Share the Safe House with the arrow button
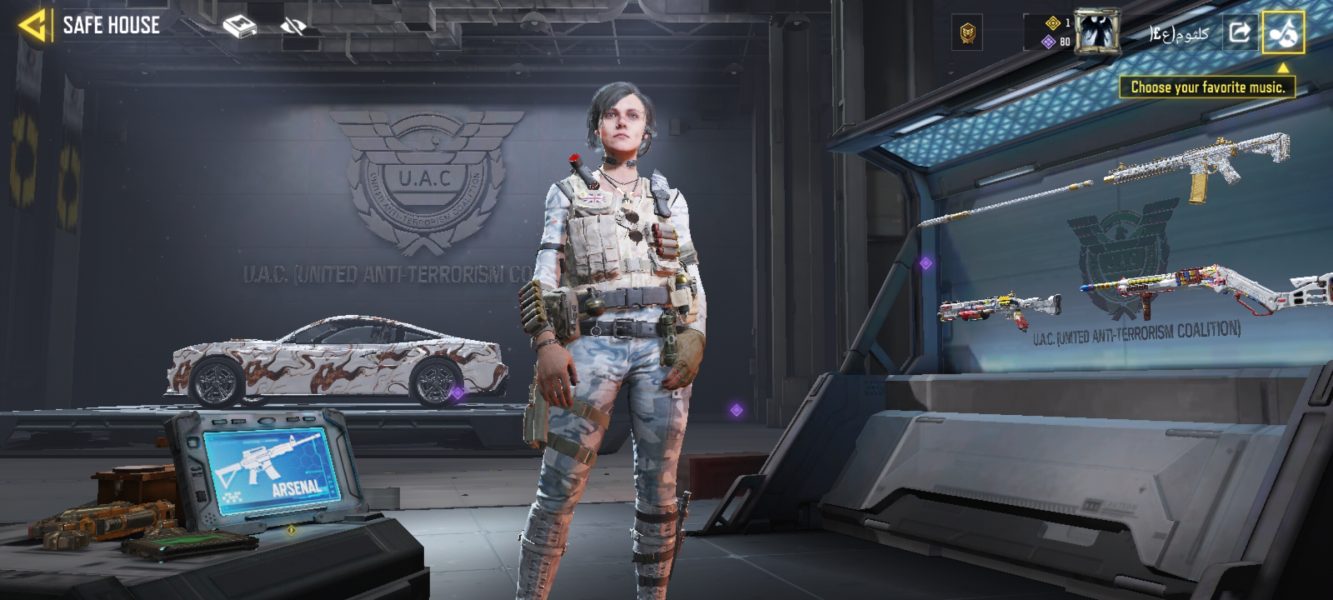1333x600 pixels. pyautogui.click(x=1239, y=32)
